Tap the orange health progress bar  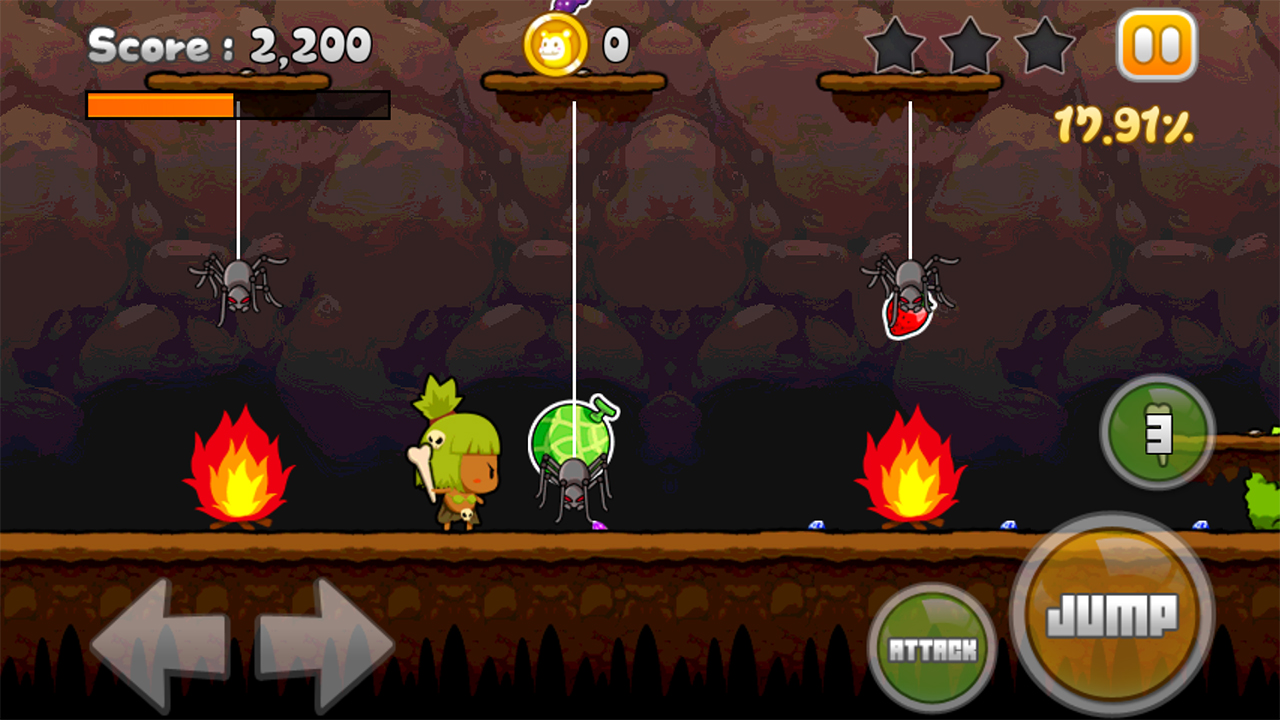coord(160,104)
